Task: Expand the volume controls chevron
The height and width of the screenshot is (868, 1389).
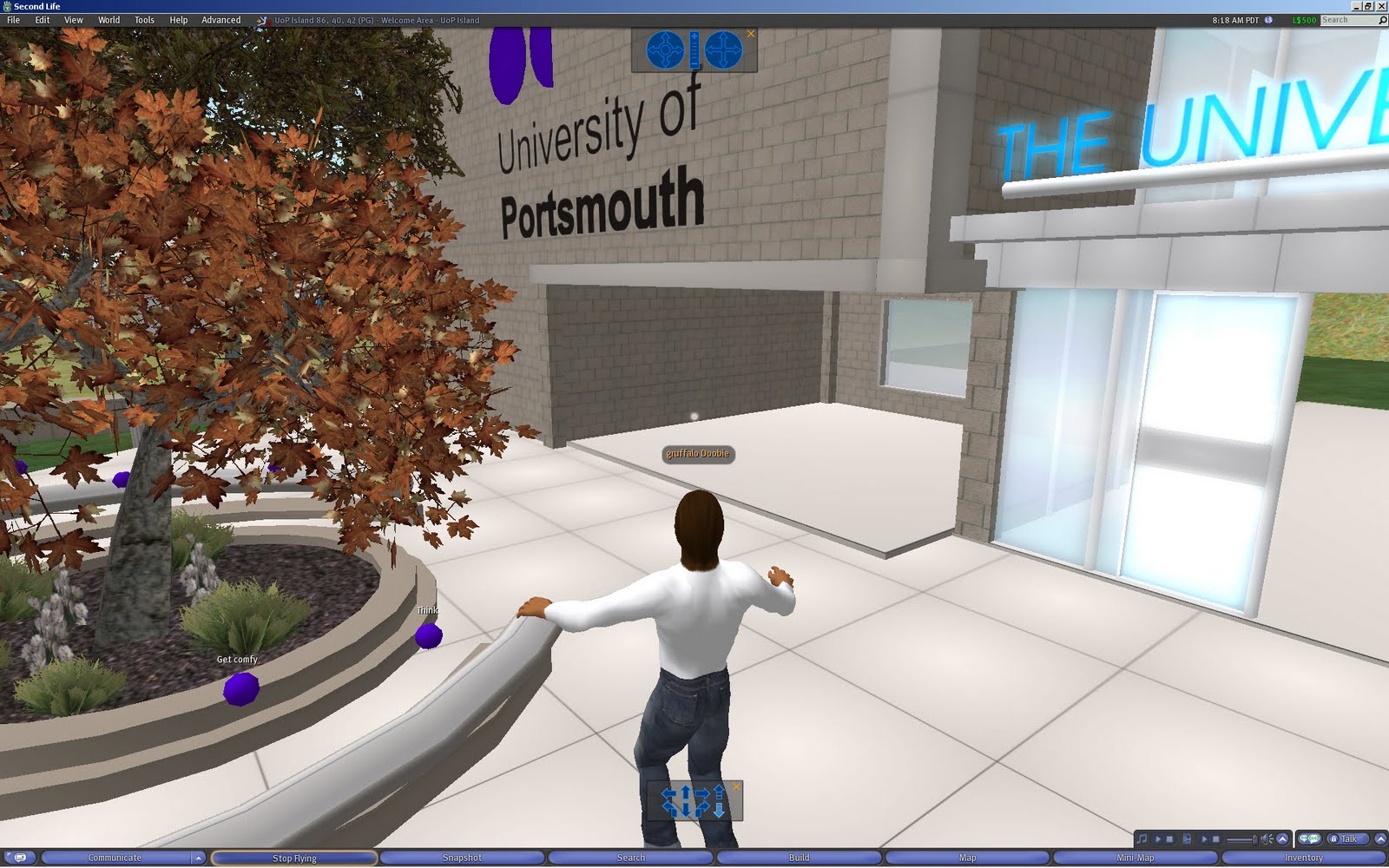Action: [x=1283, y=839]
